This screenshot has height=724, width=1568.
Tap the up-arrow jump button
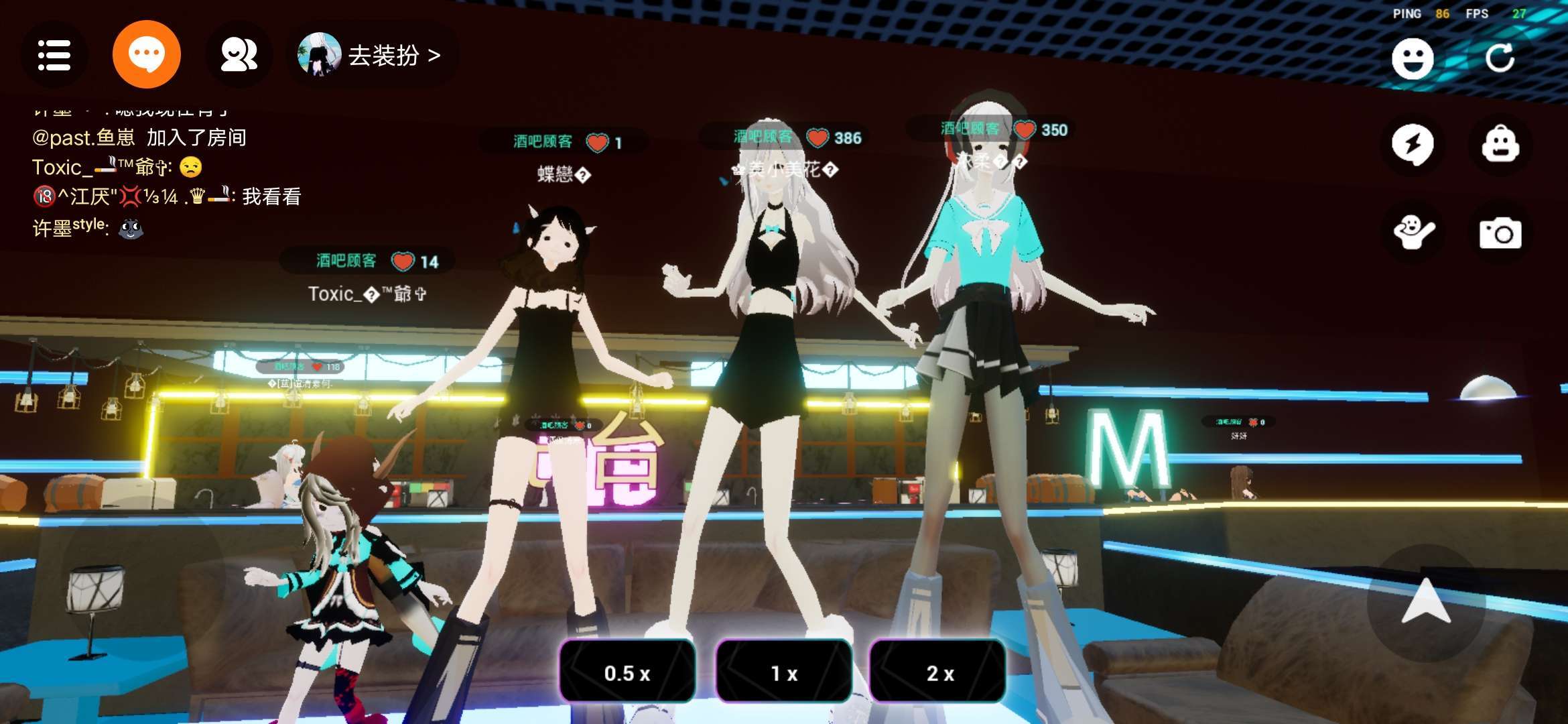coord(1426,601)
